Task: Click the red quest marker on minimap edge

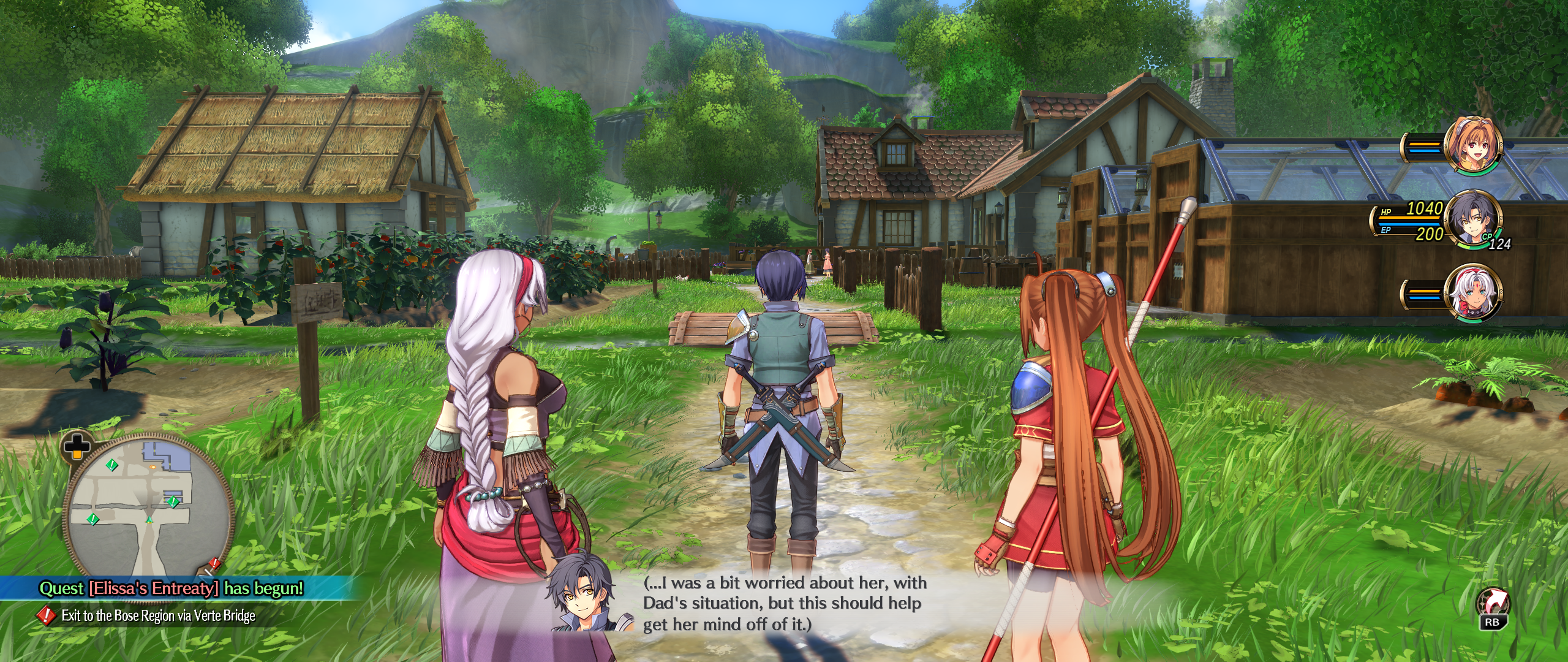Action: [x=214, y=563]
